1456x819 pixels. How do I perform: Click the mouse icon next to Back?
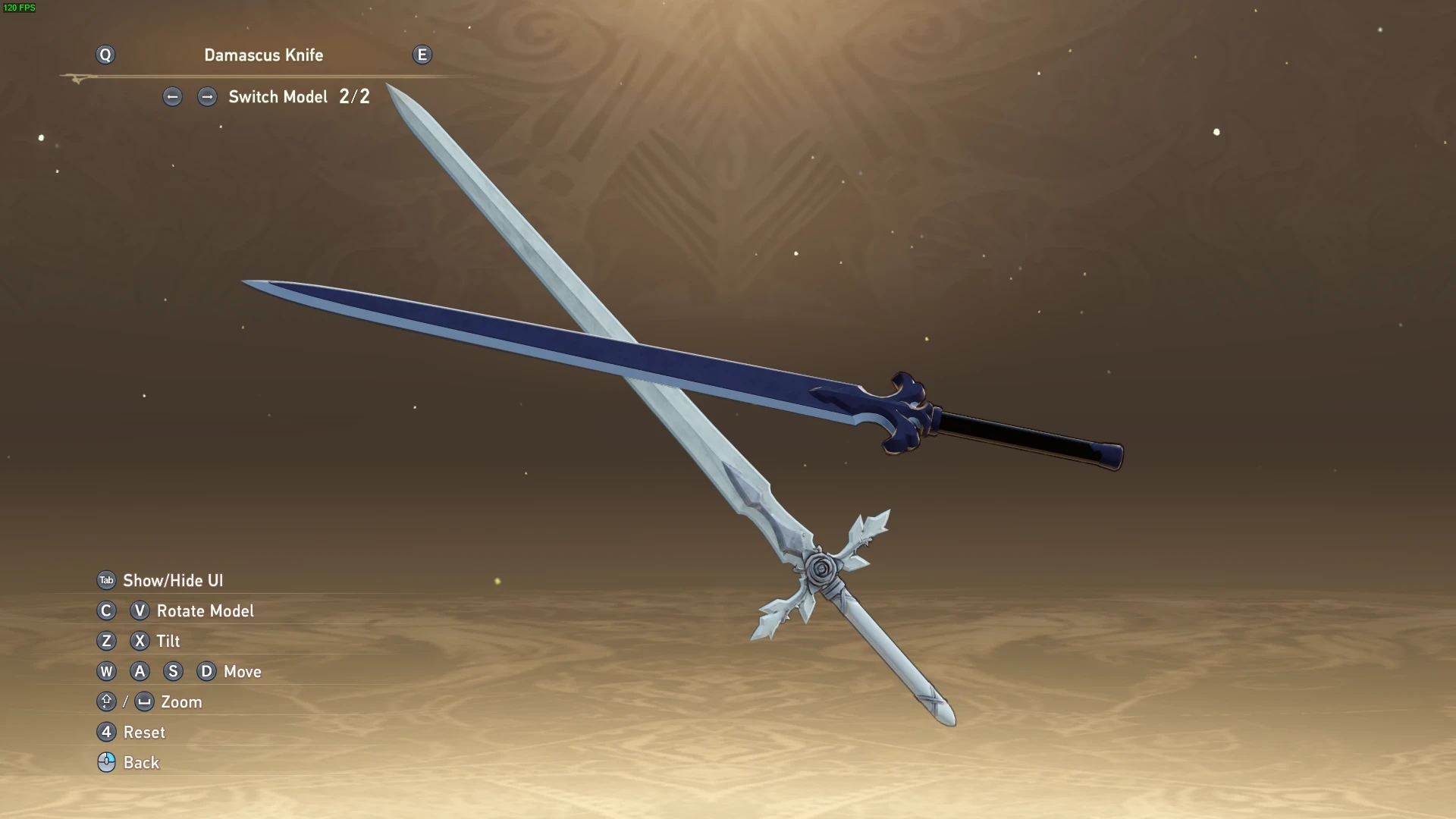[106, 762]
